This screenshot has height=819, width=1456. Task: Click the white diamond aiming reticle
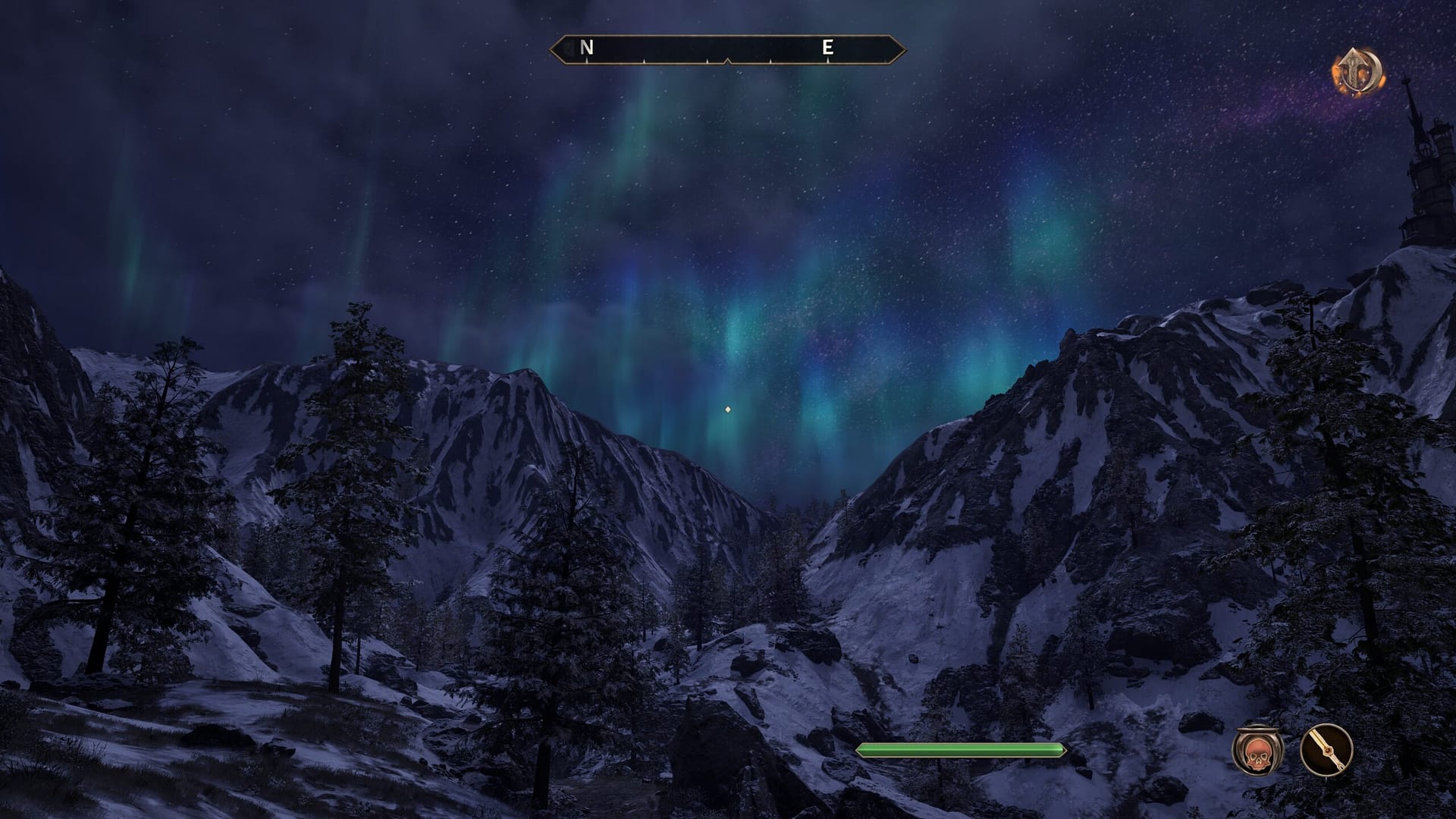pyautogui.click(x=727, y=410)
